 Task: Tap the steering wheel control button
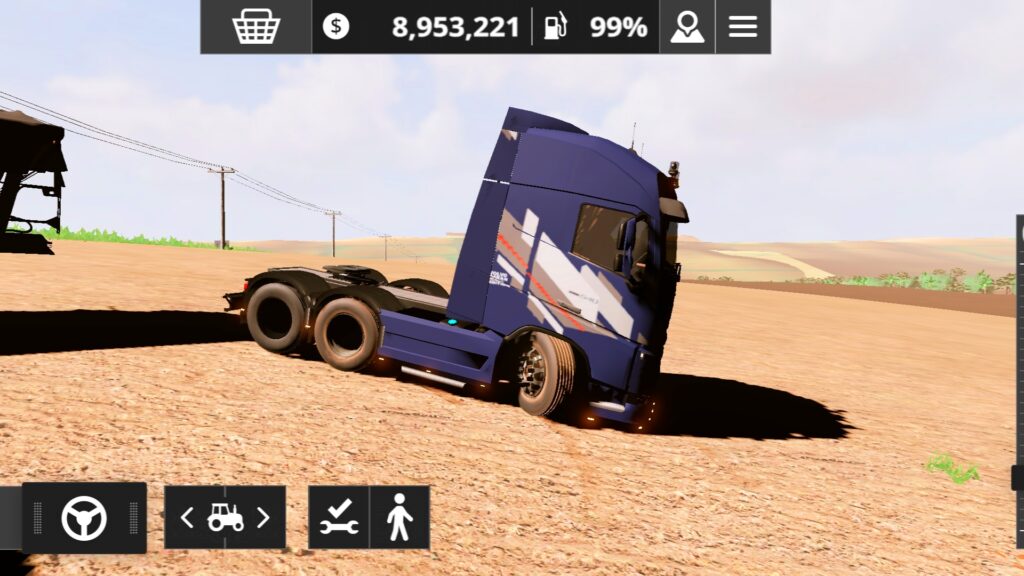click(84, 518)
